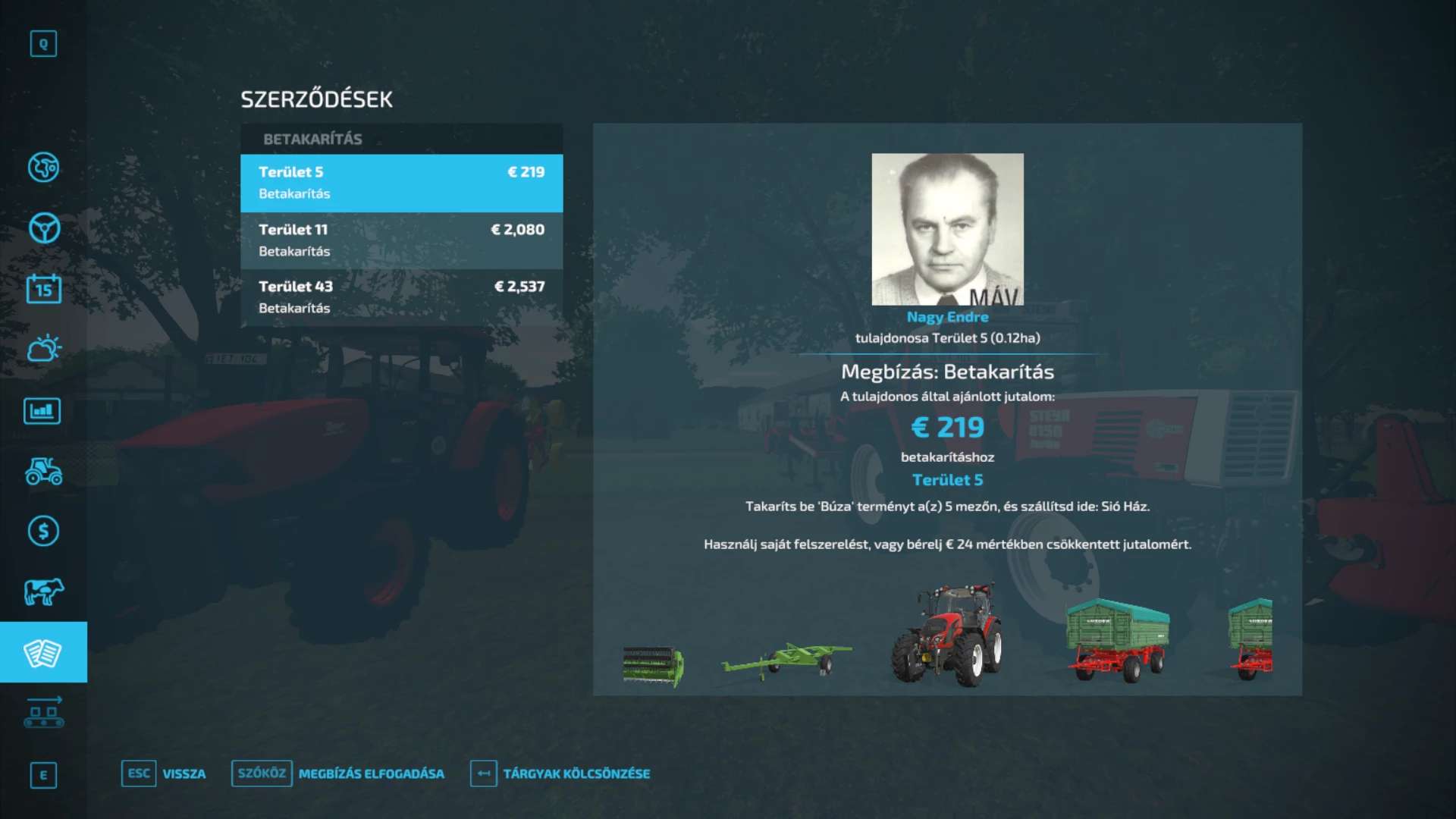
Task: Switch to the steering wheel tab
Action: [43, 228]
